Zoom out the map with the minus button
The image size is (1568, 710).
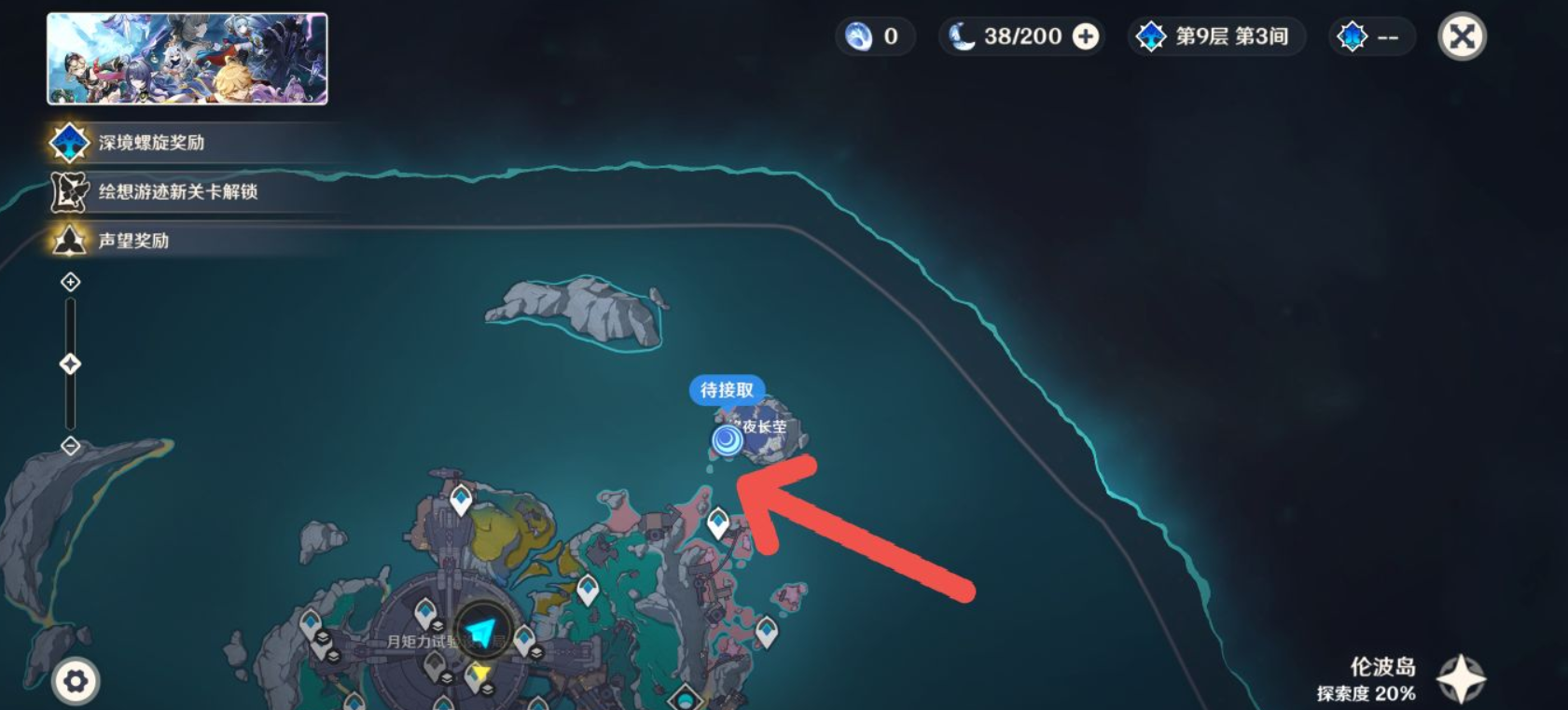pyautogui.click(x=71, y=446)
